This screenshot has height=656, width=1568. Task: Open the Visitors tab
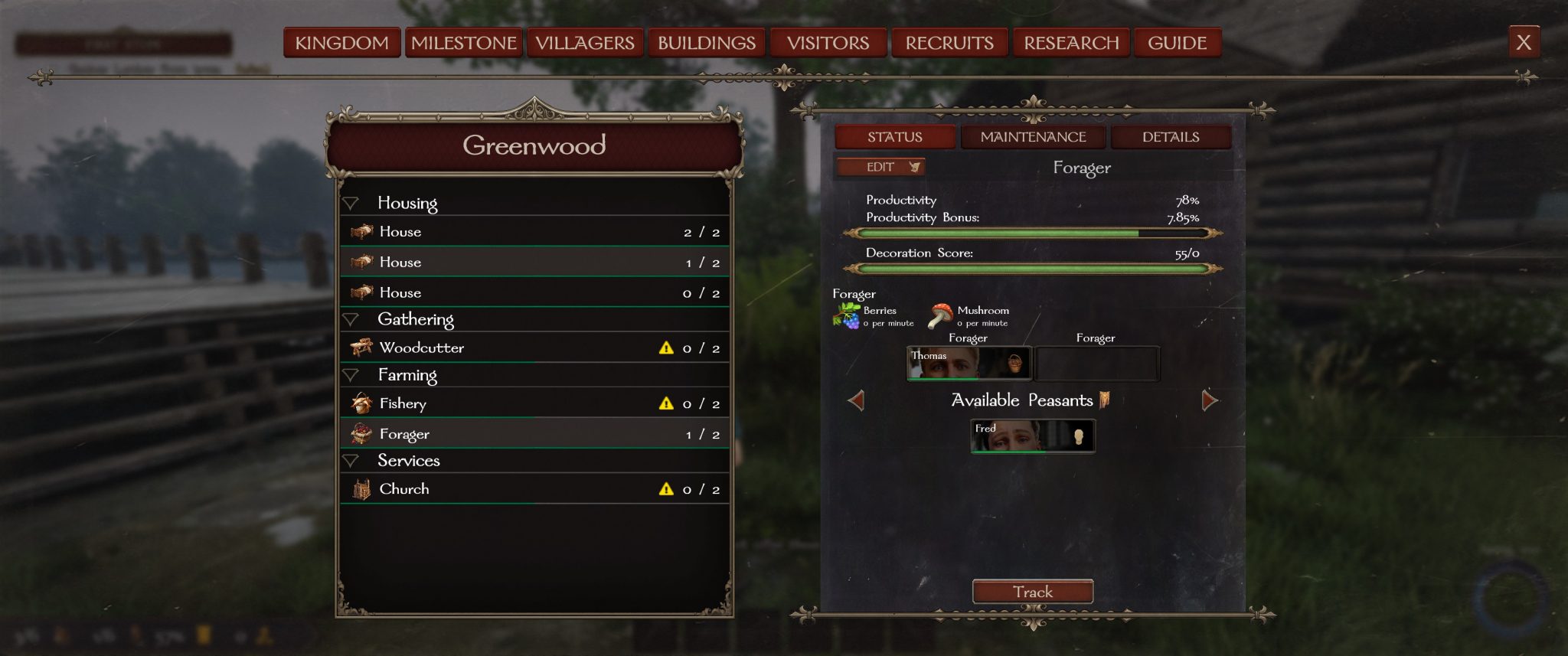(x=828, y=43)
